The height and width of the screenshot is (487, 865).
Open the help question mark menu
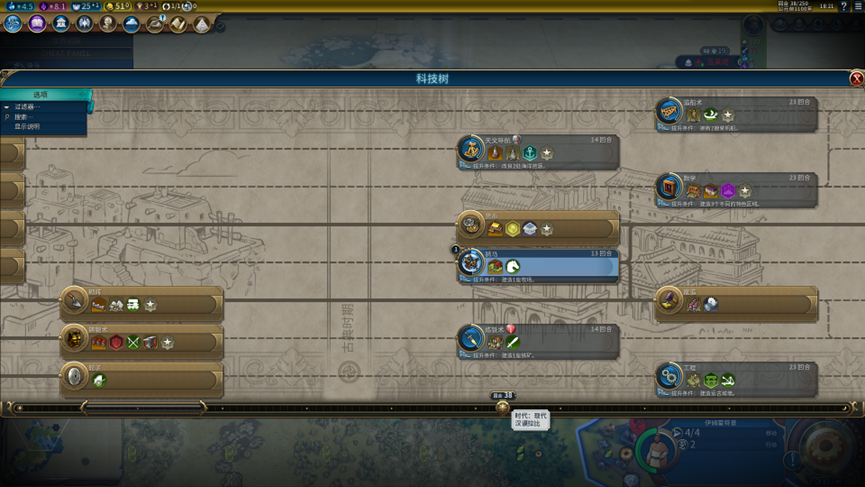843,6
